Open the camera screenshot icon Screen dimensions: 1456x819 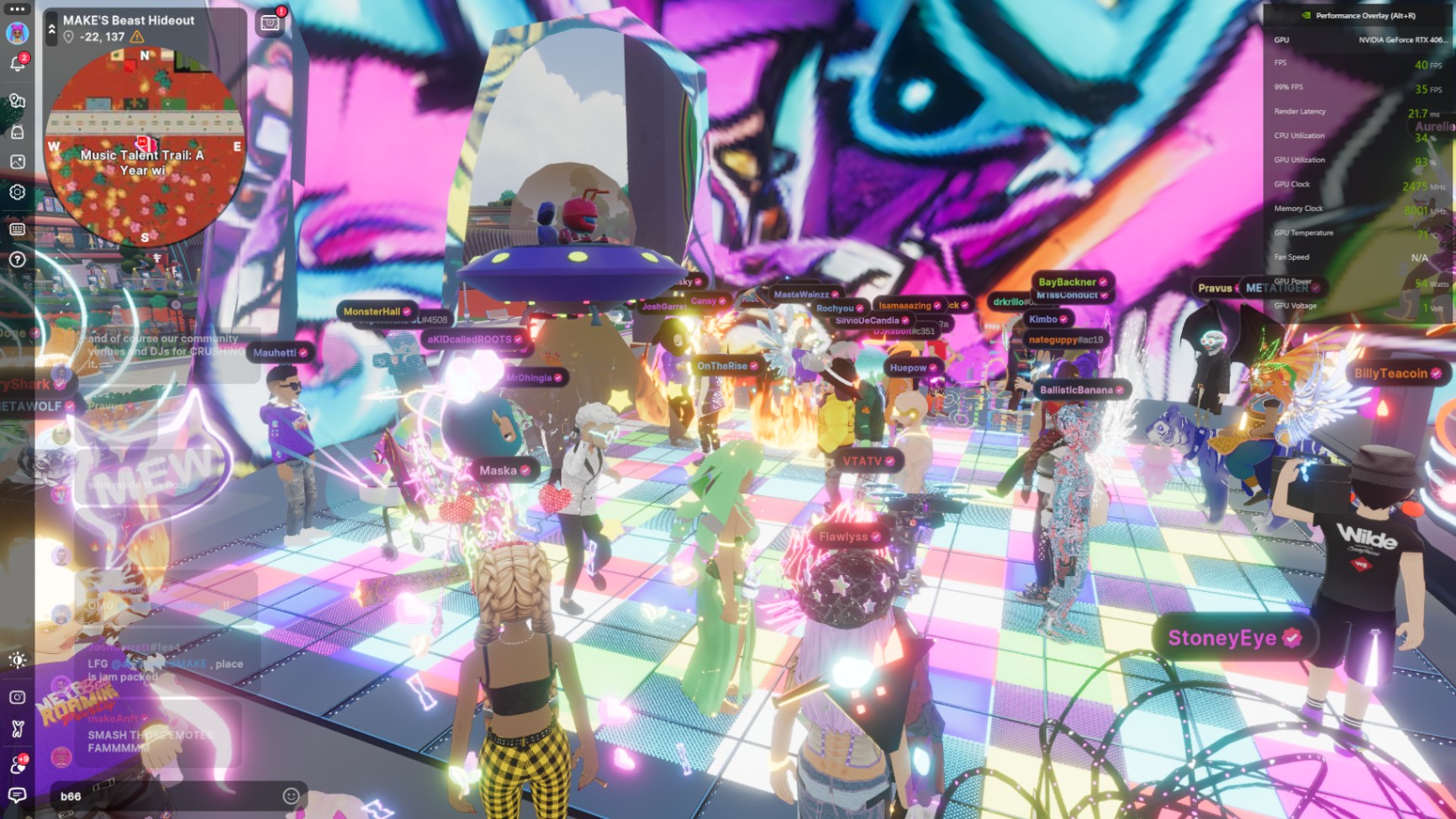(x=17, y=697)
